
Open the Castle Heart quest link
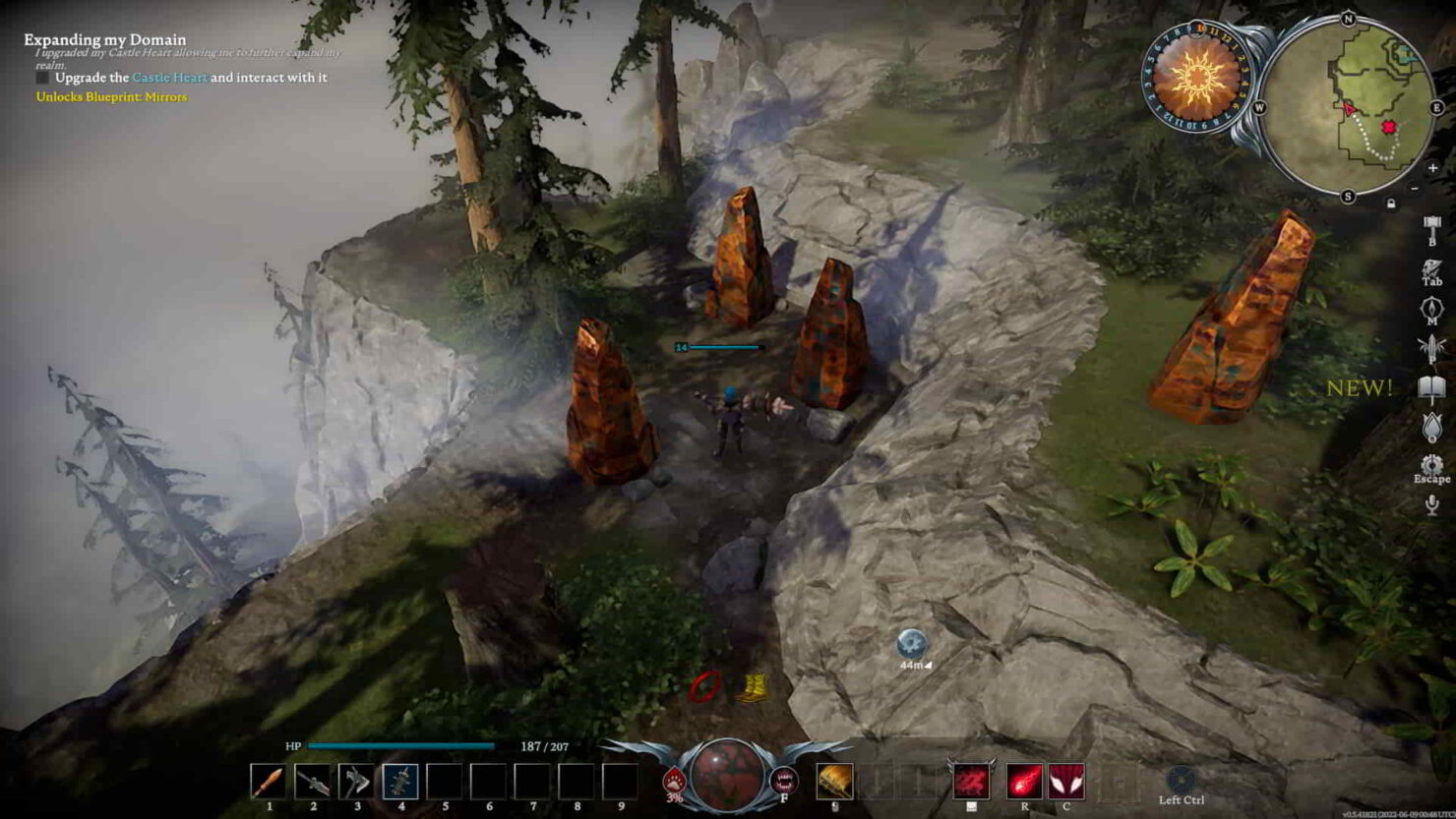(168, 75)
